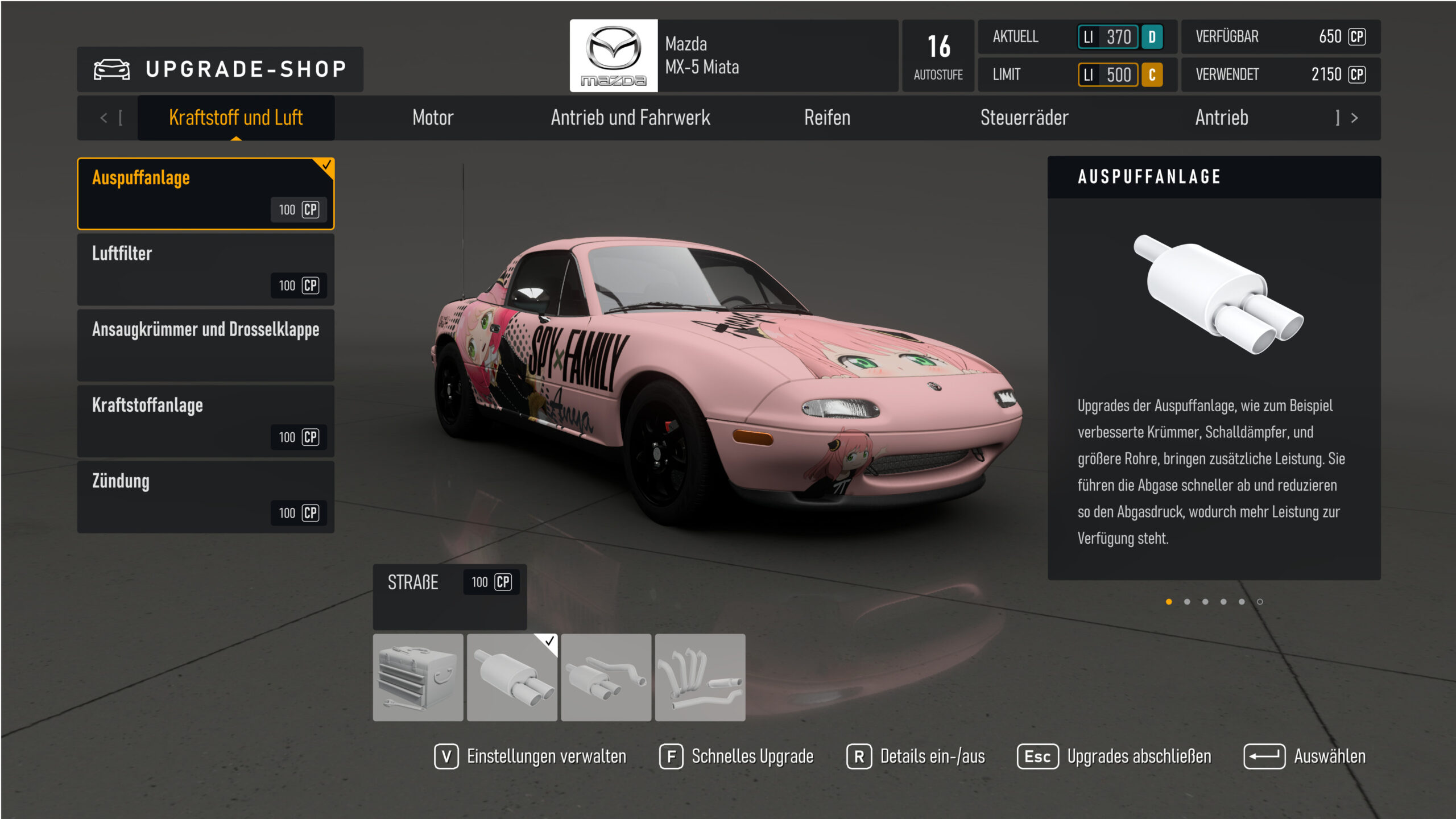This screenshot has width=1456, height=819.
Task: Click the left arrow to previous category
Action: coord(104,118)
